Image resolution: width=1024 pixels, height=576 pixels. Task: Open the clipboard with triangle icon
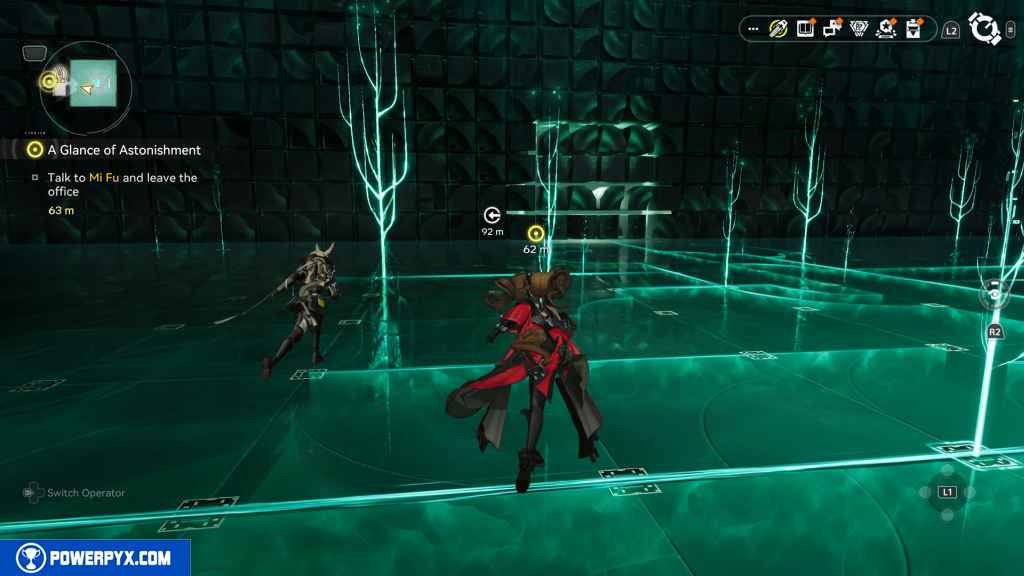[913, 29]
